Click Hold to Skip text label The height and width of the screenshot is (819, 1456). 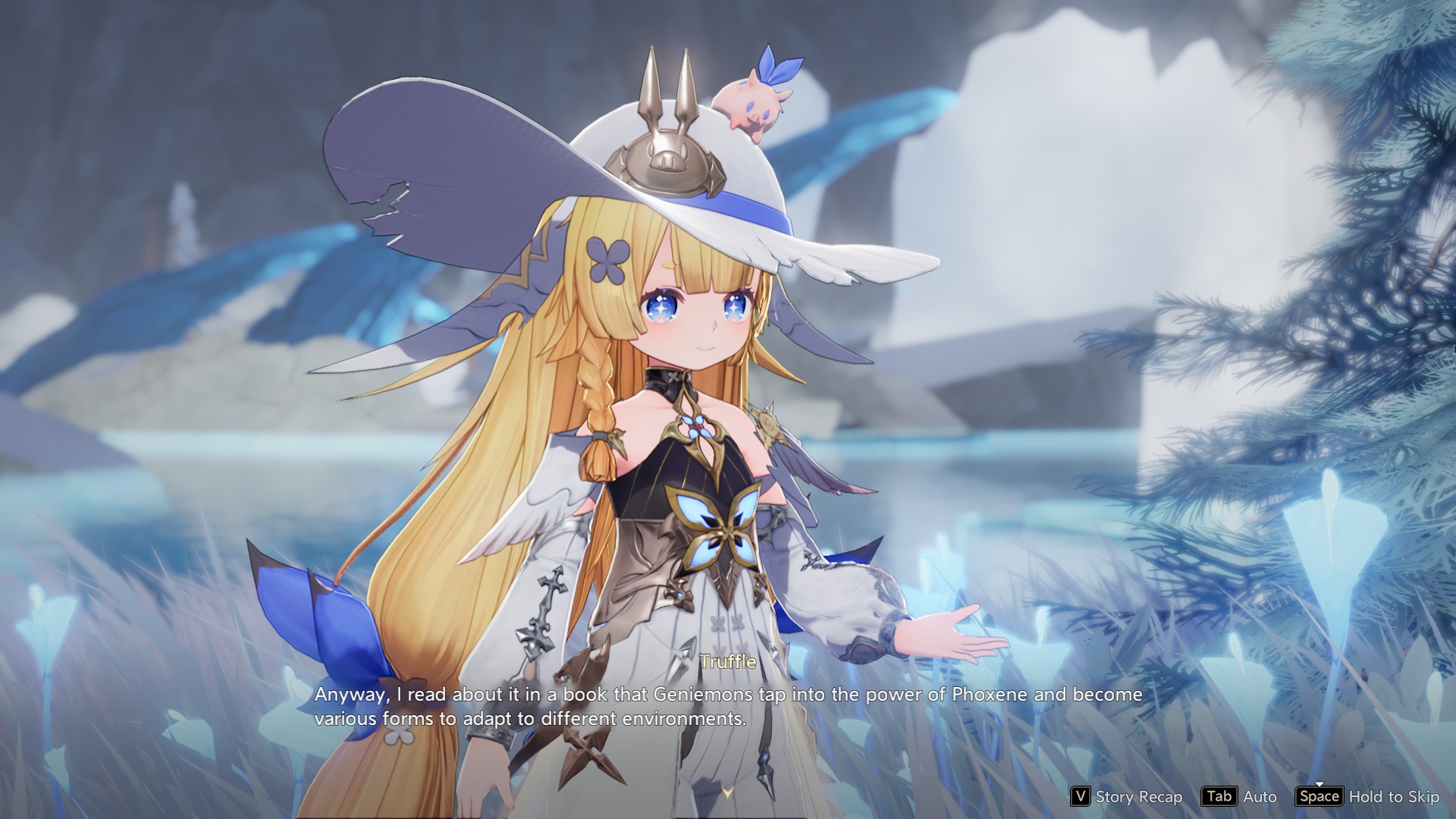1394,797
